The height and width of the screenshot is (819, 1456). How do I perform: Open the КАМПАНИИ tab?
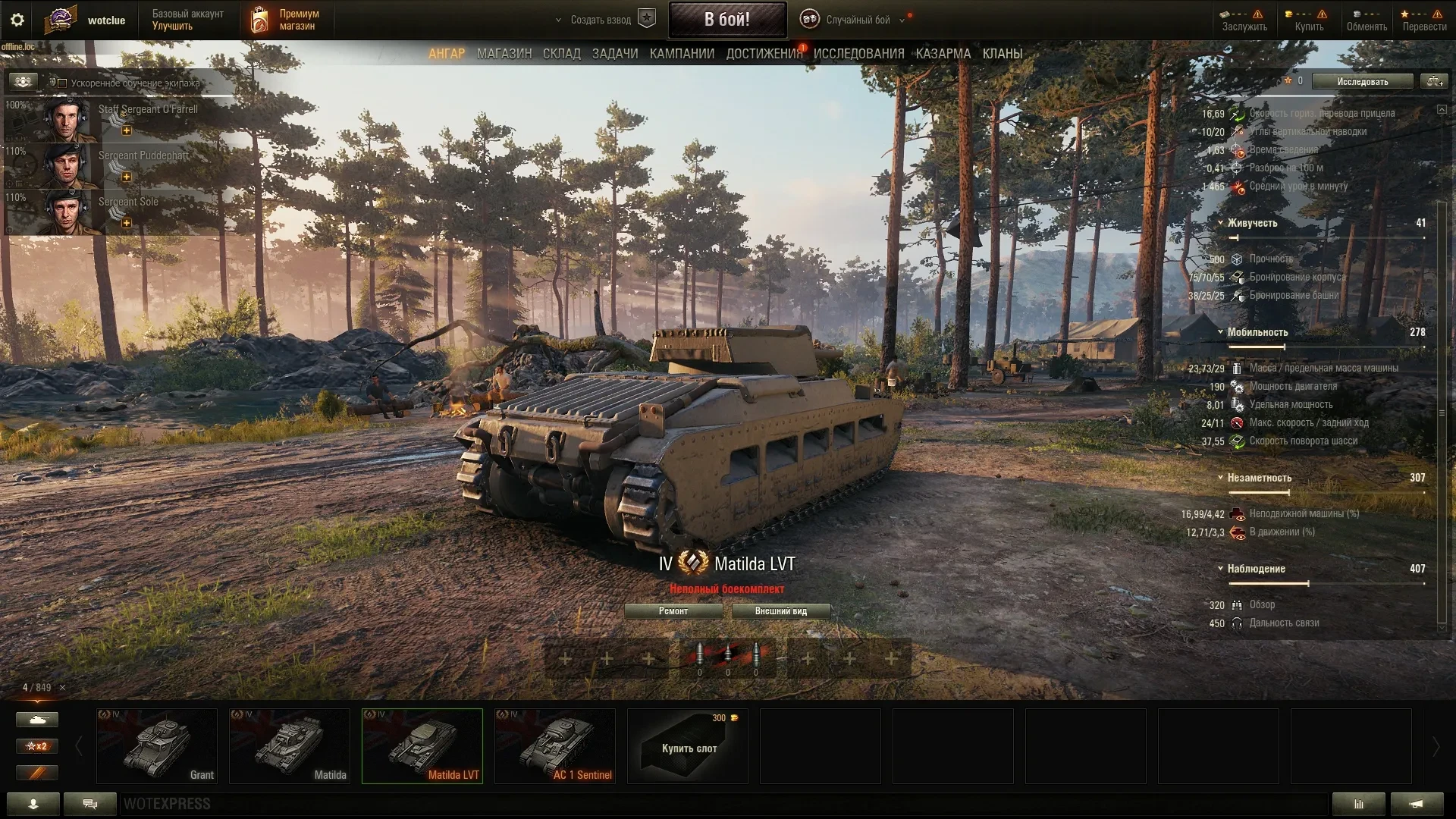(x=682, y=54)
